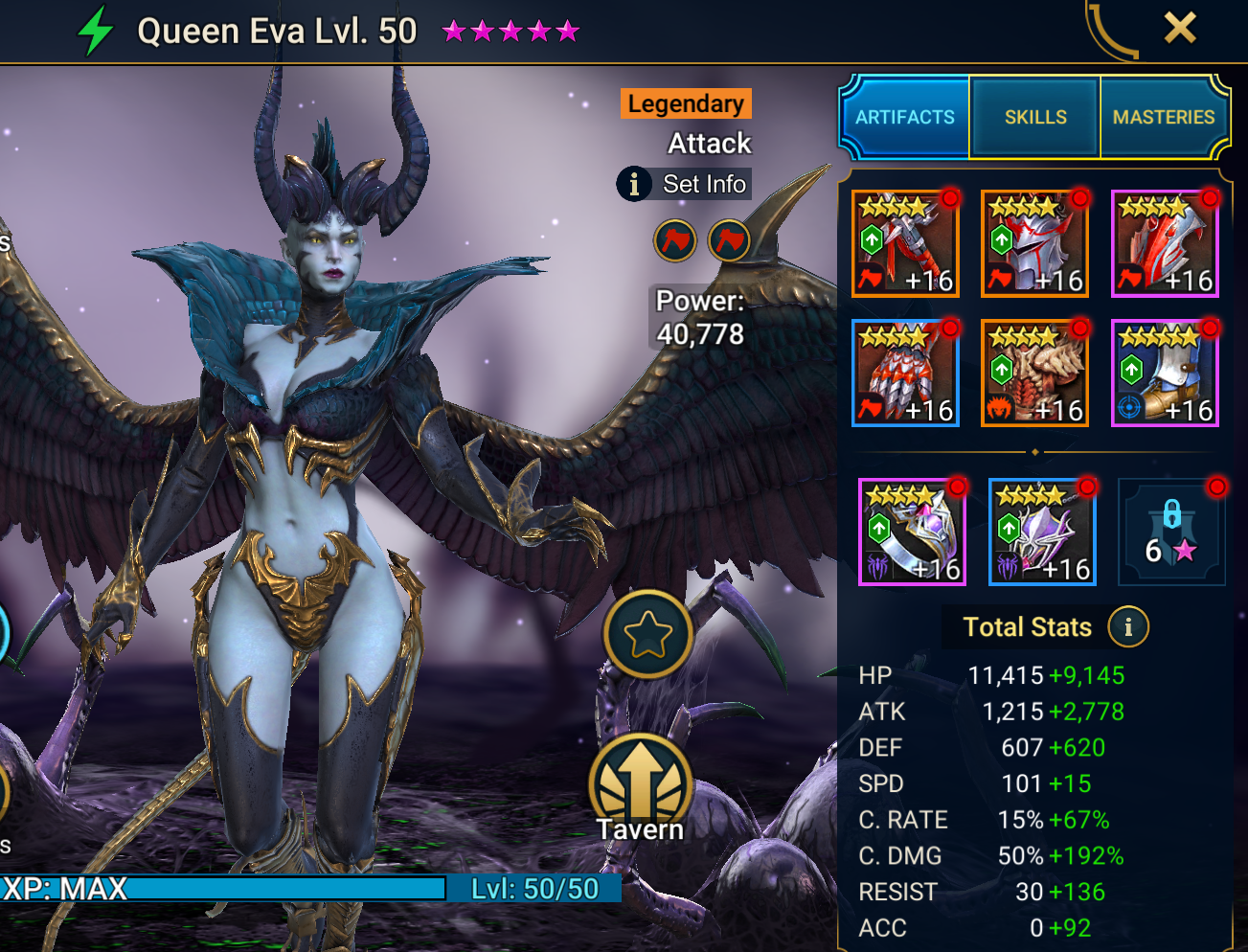Select the equipped shield artifact slot
This screenshot has width=1248, height=952.
[1165, 243]
